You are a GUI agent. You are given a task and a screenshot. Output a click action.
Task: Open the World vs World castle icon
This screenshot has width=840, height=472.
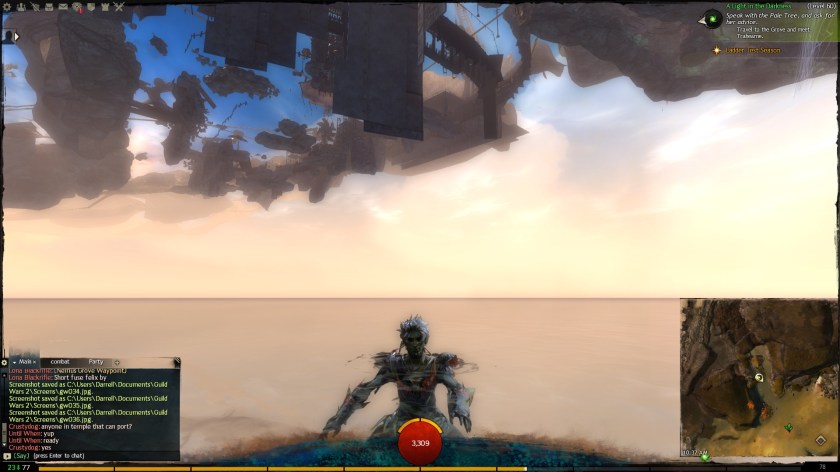click(x=104, y=6)
